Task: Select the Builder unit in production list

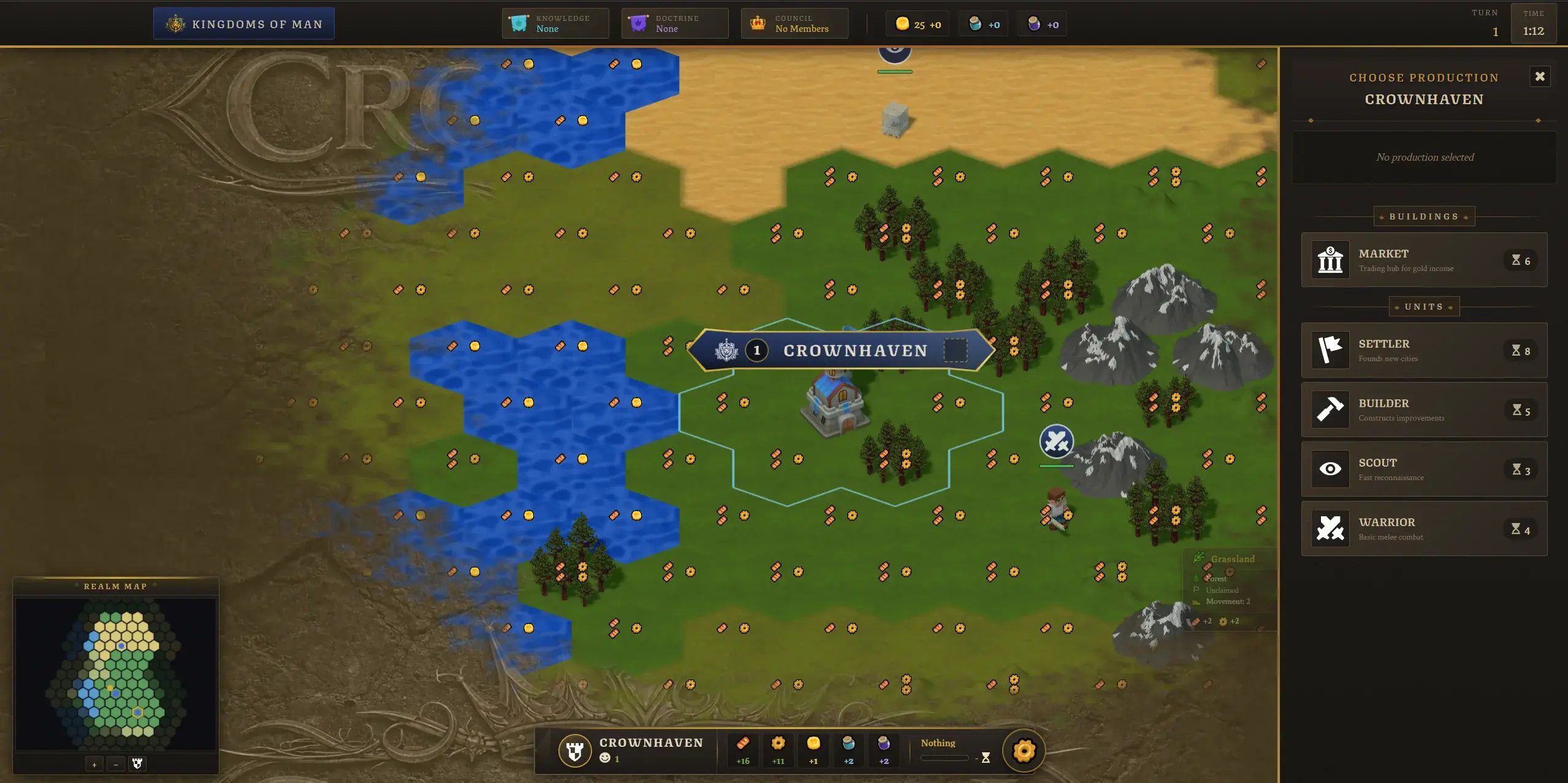Action: (x=1423, y=410)
